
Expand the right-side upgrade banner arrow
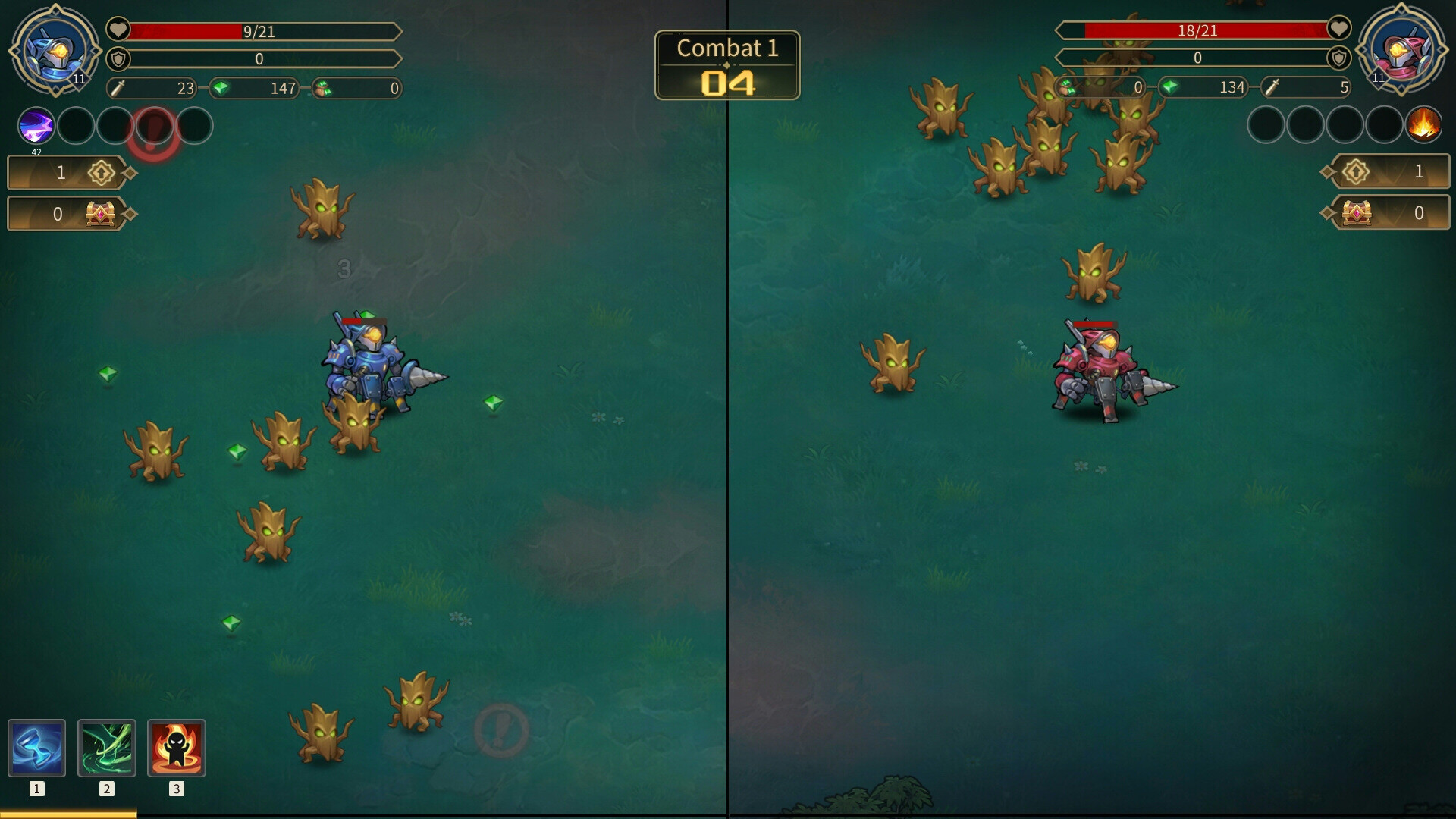(x=1329, y=172)
